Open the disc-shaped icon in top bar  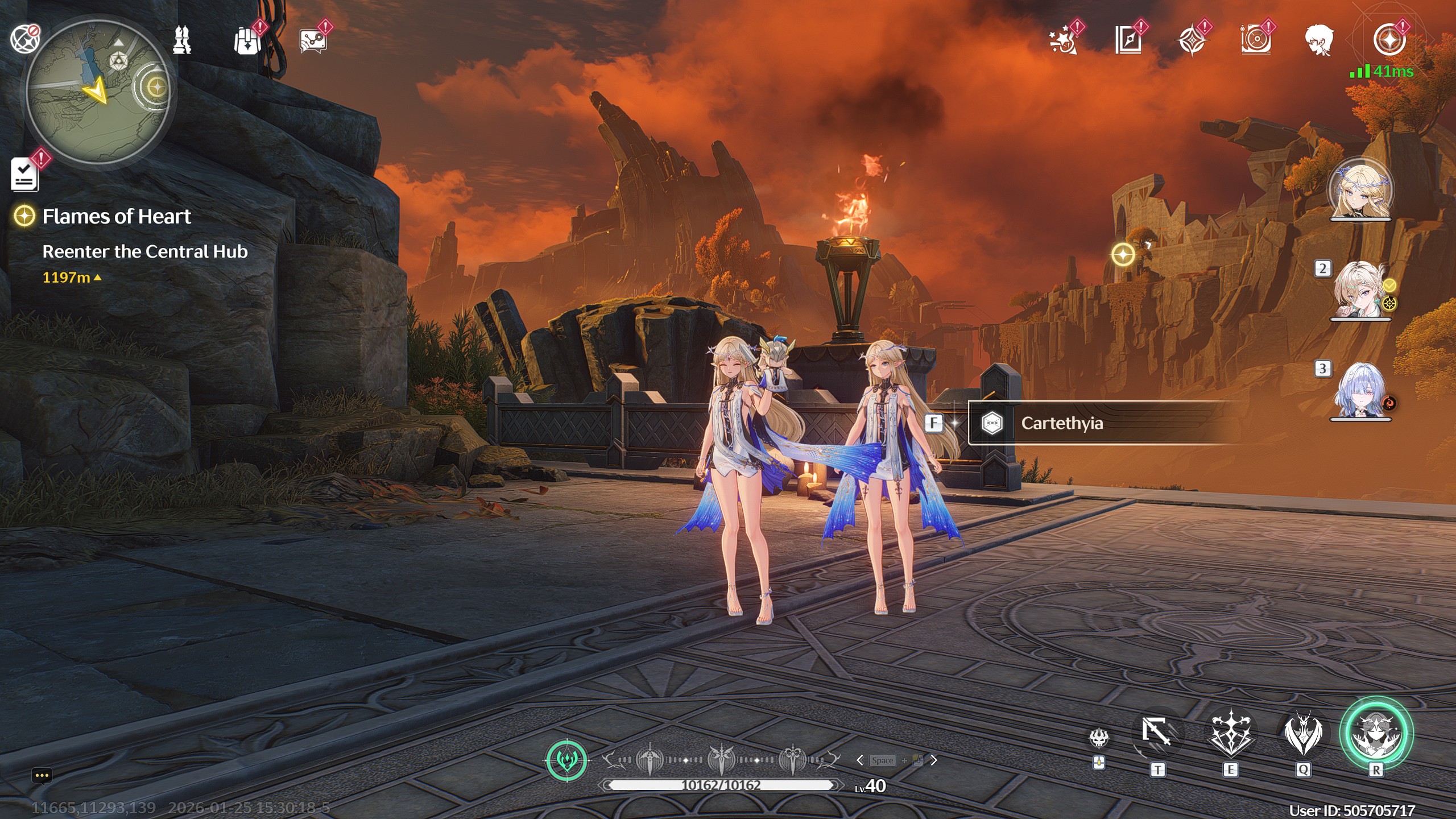coord(1256,41)
